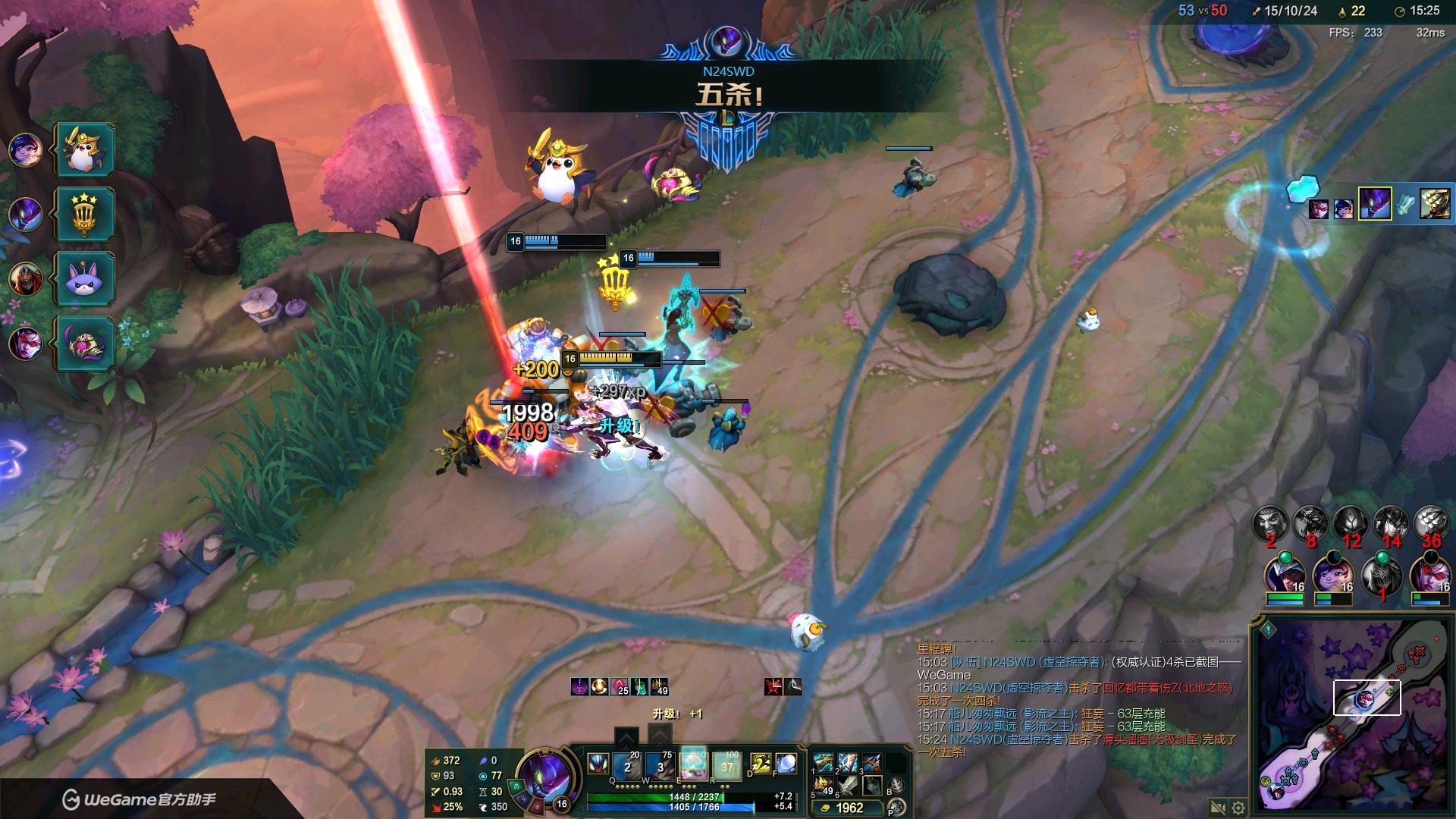Click the penguin knight emote bubble

click(84, 150)
